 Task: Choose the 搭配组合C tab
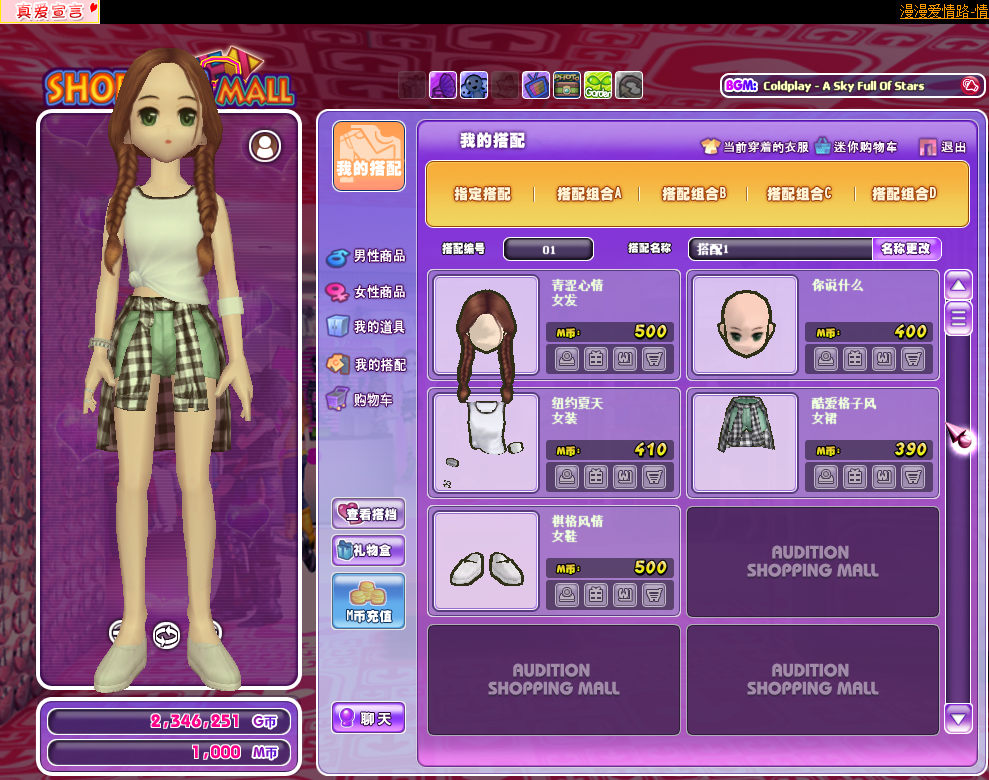click(x=798, y=194)
